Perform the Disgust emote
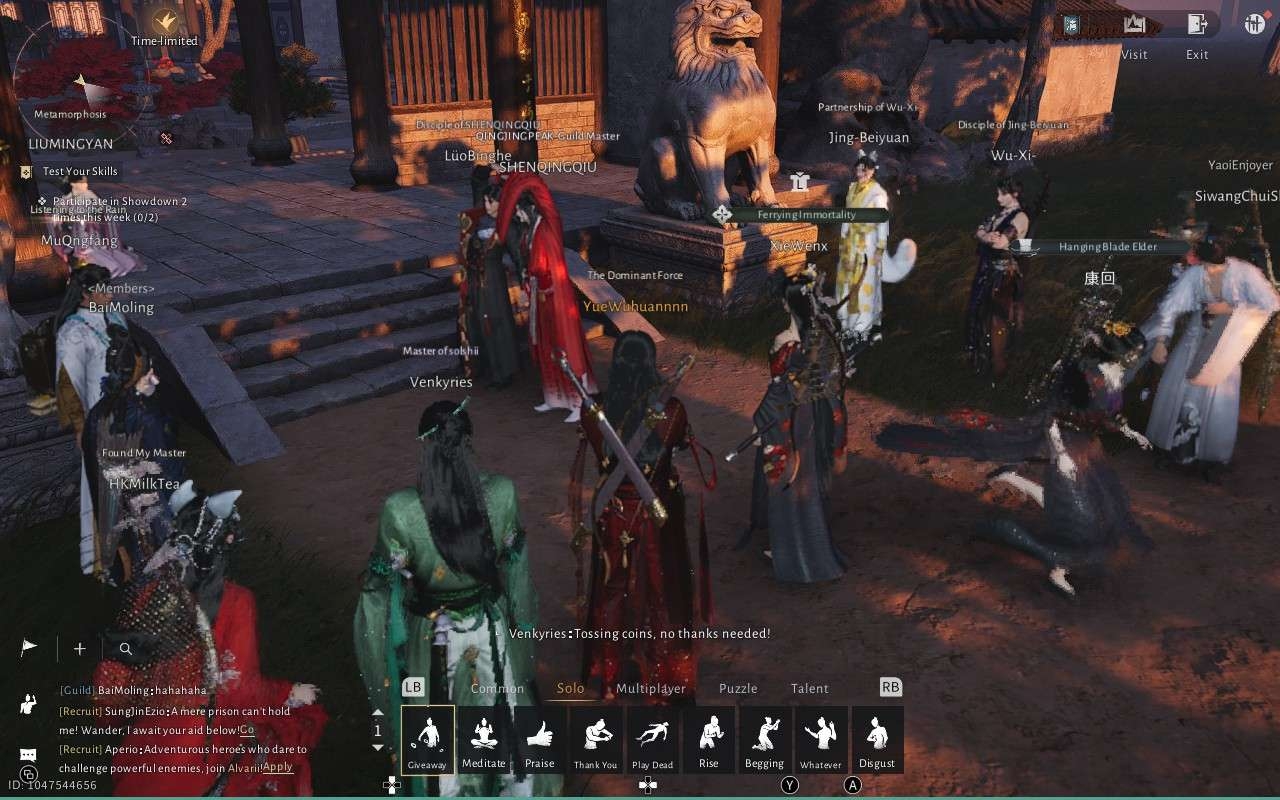This screenshot has height=800, width=1280. (877, 740)
